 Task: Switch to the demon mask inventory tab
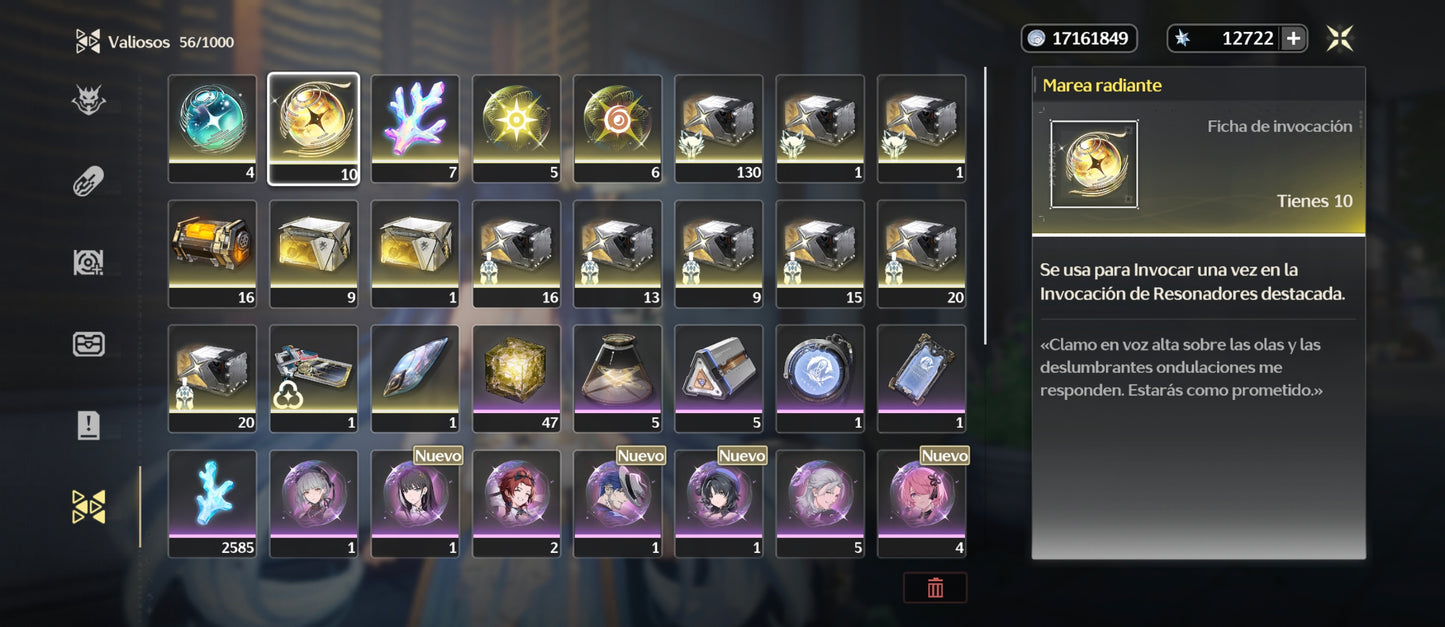[89, 100]
